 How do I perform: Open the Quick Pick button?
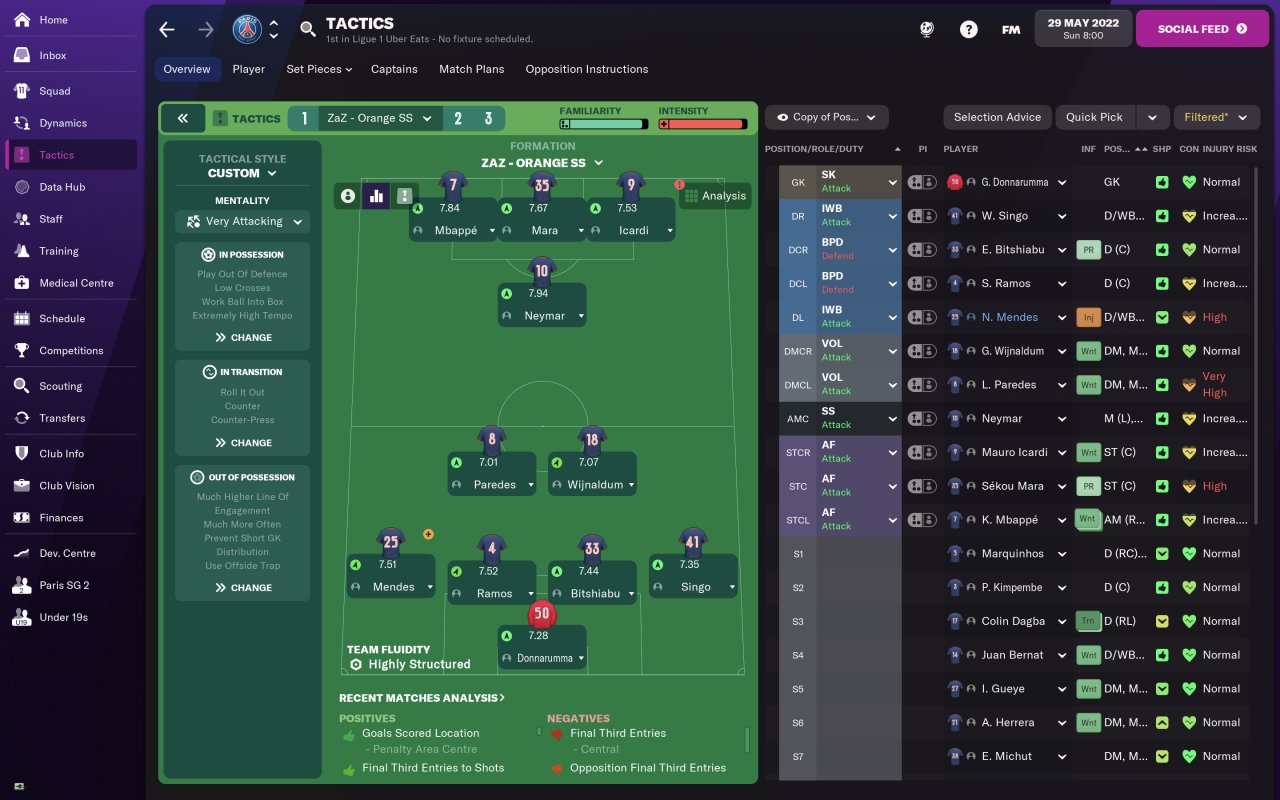[1094, 117]
